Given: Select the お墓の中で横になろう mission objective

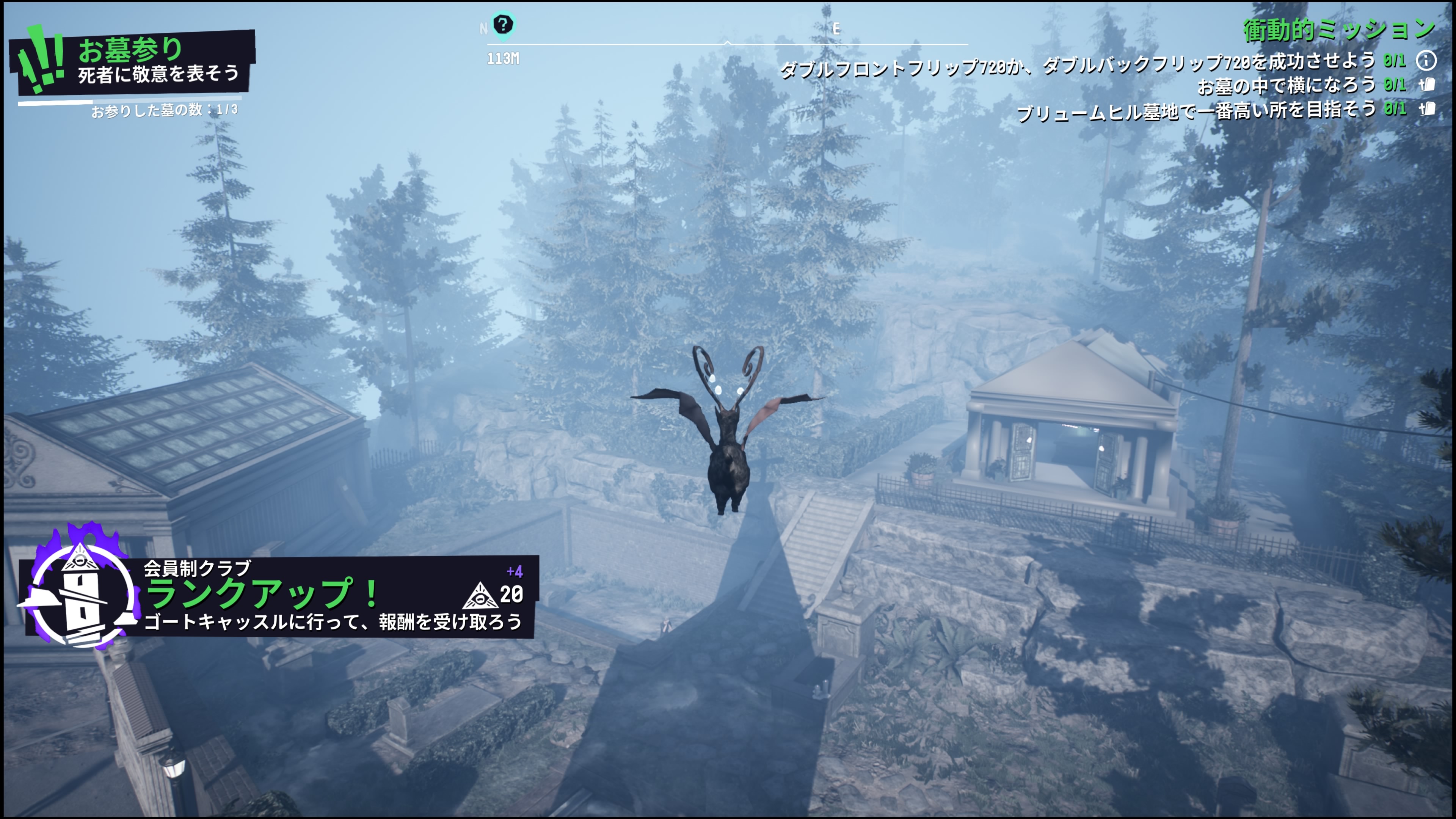Looking at the screenshot, I should pyautogui.click(x=1286, y=85).
